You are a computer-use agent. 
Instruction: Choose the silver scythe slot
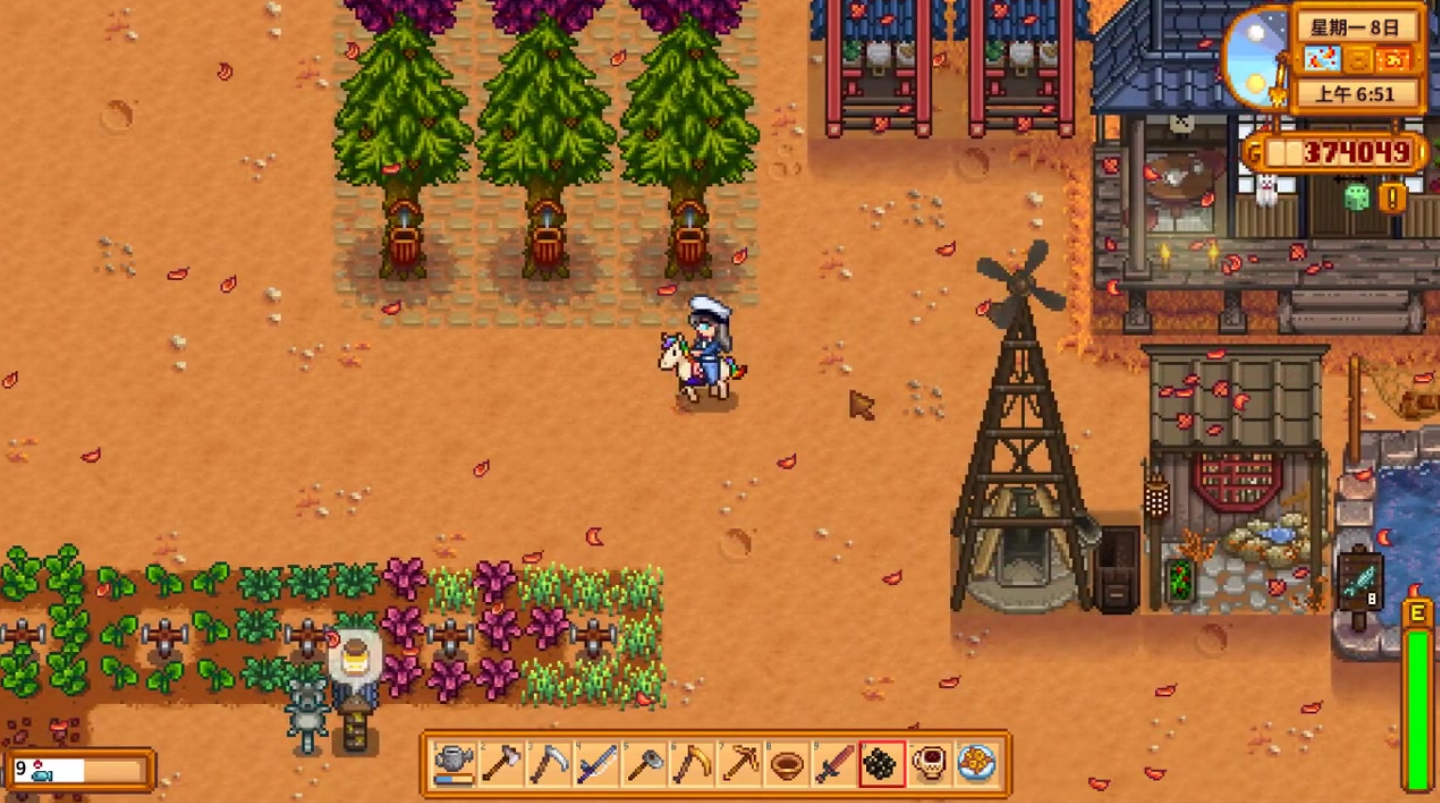[x=548, y=765]
